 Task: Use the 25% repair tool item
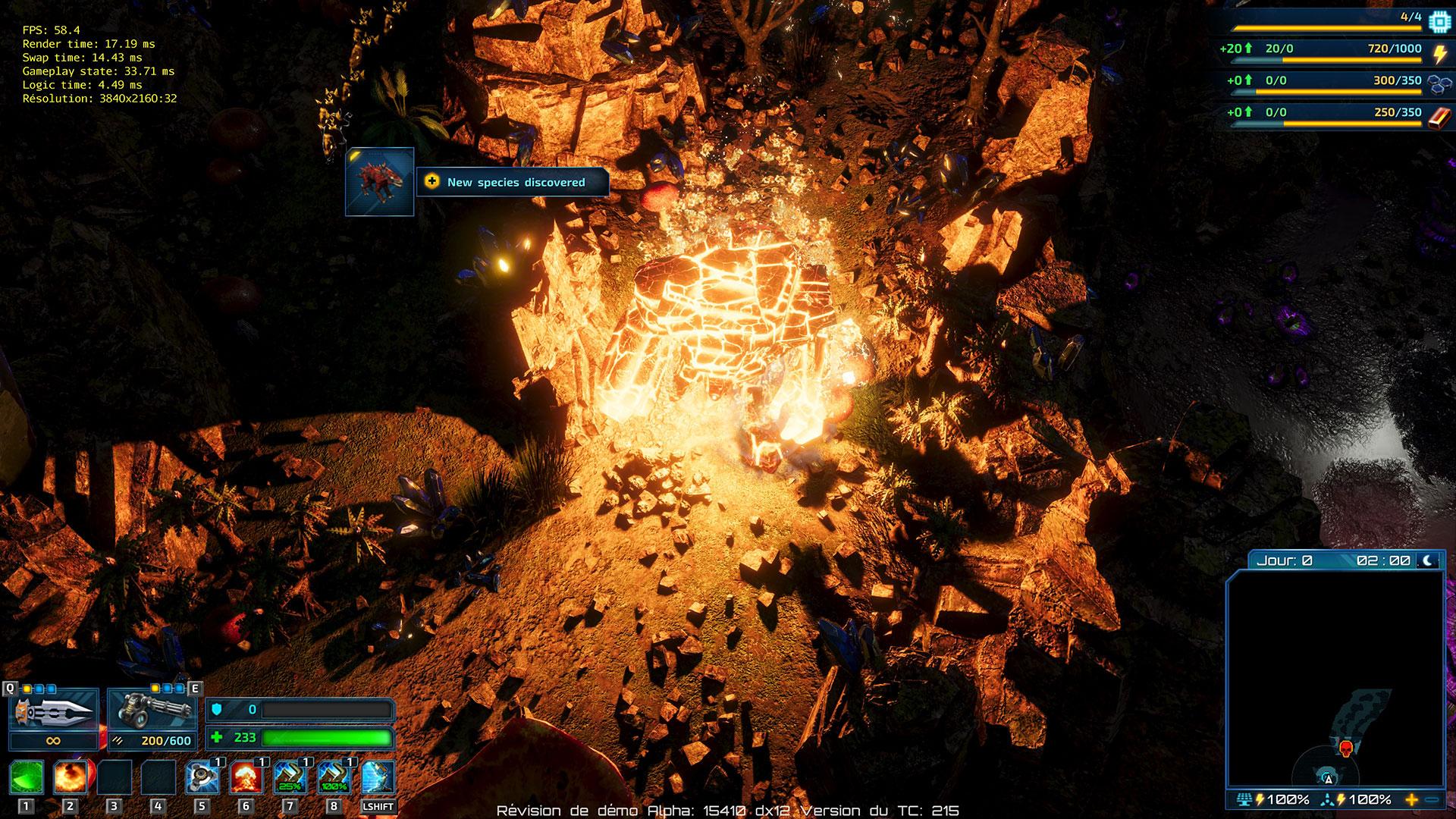(x=290, y=777)
